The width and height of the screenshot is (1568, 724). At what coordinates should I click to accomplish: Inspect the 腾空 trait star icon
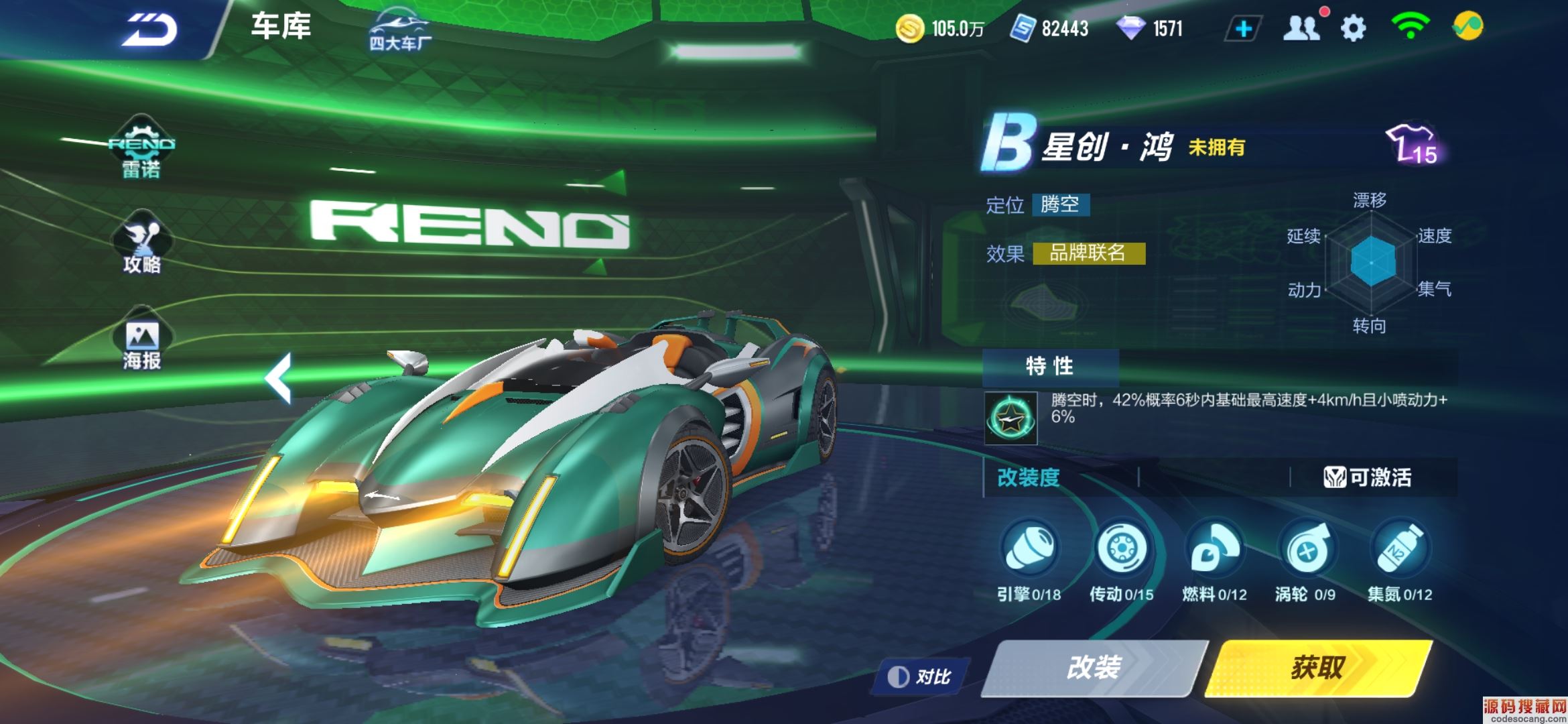1010,419
